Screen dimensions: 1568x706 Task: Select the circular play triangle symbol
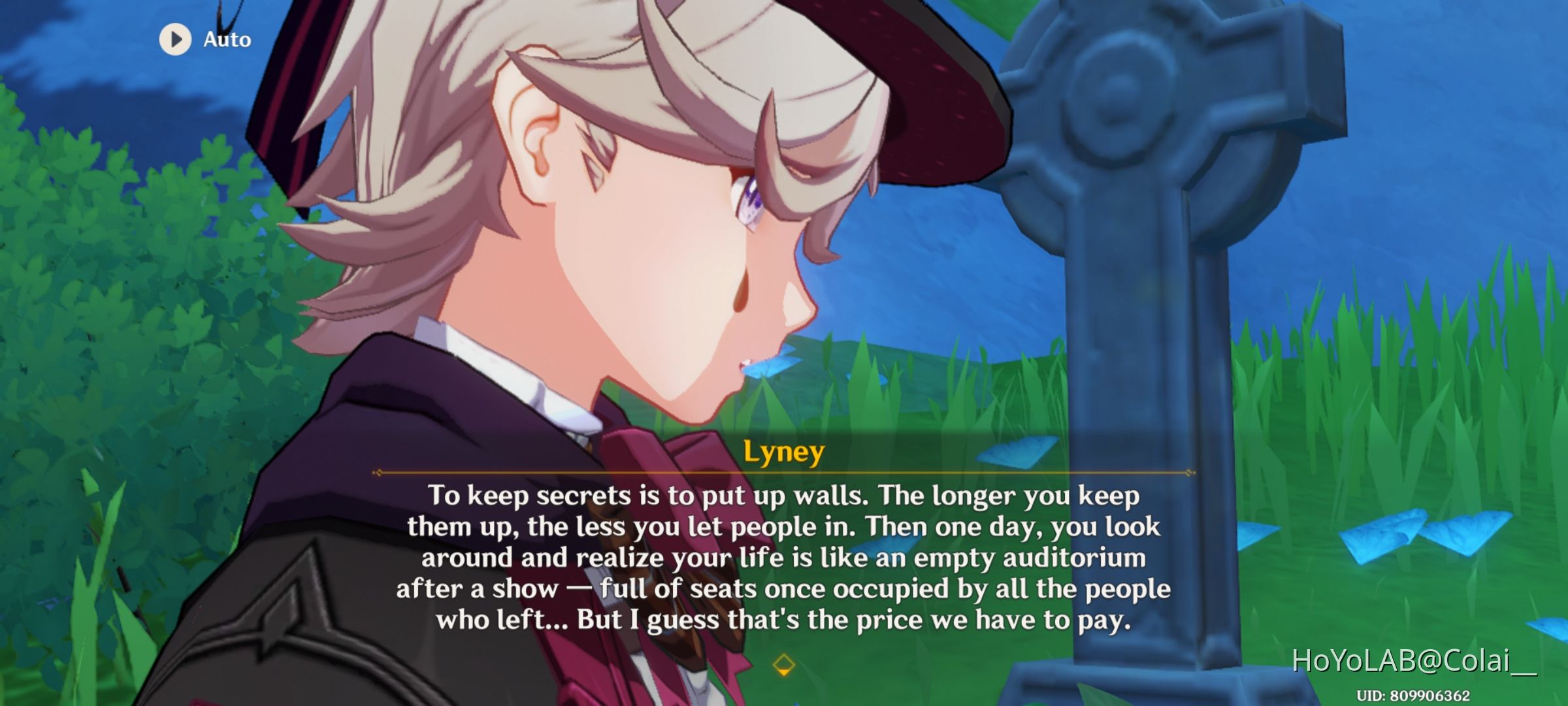174,39
